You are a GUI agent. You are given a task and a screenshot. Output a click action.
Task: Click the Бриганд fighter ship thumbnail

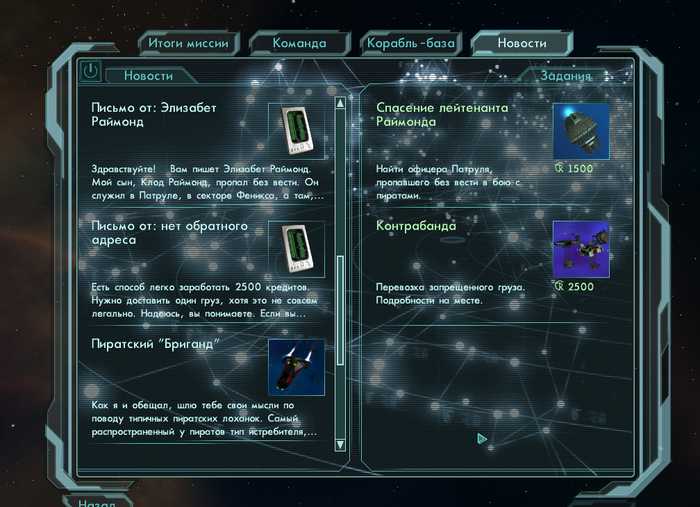pyautogui.click(x=296, y=367)
